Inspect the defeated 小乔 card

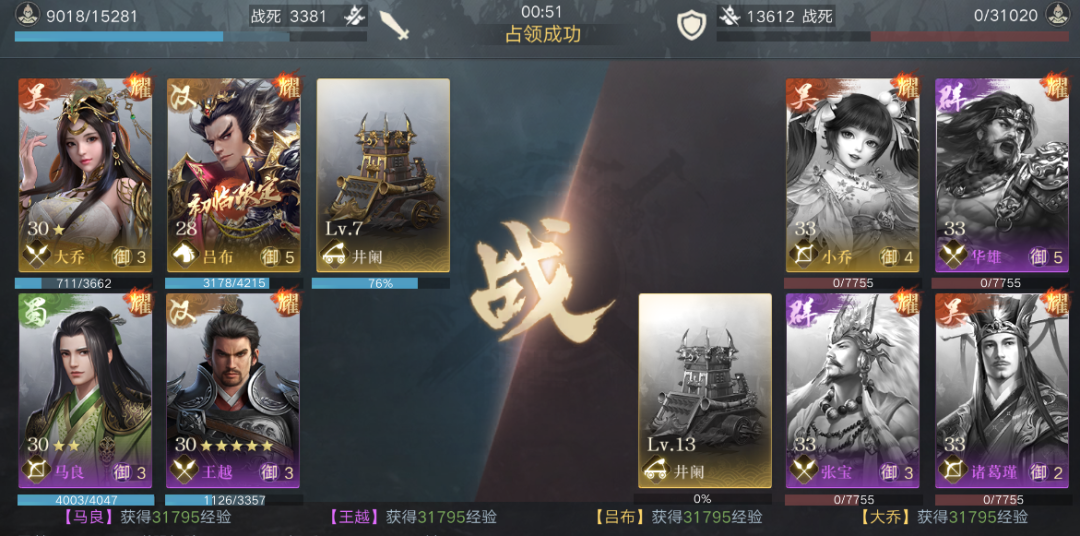pyautogui.click(x=852, y=175)
